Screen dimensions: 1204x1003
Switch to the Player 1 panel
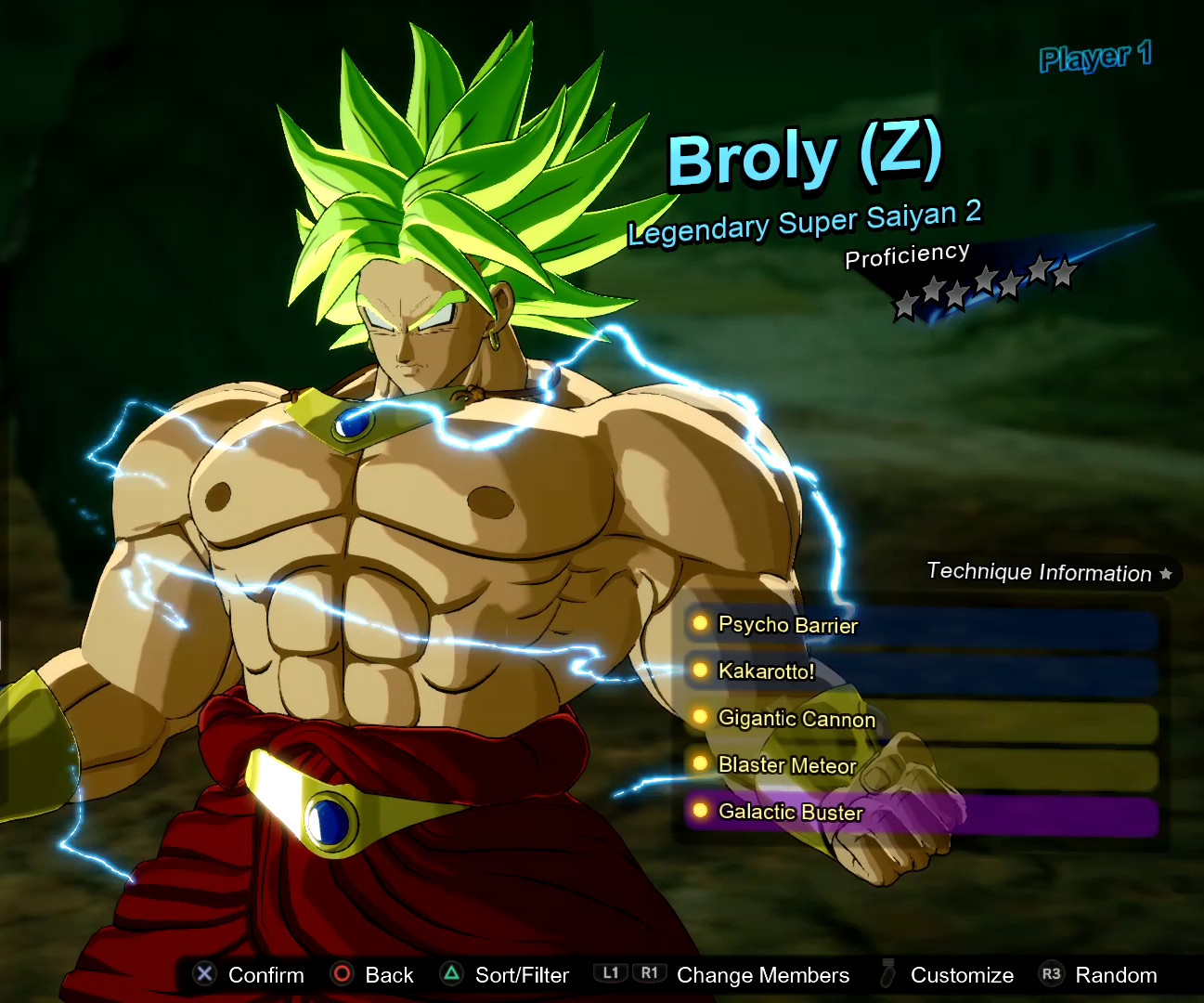[x=1096, y=58]
